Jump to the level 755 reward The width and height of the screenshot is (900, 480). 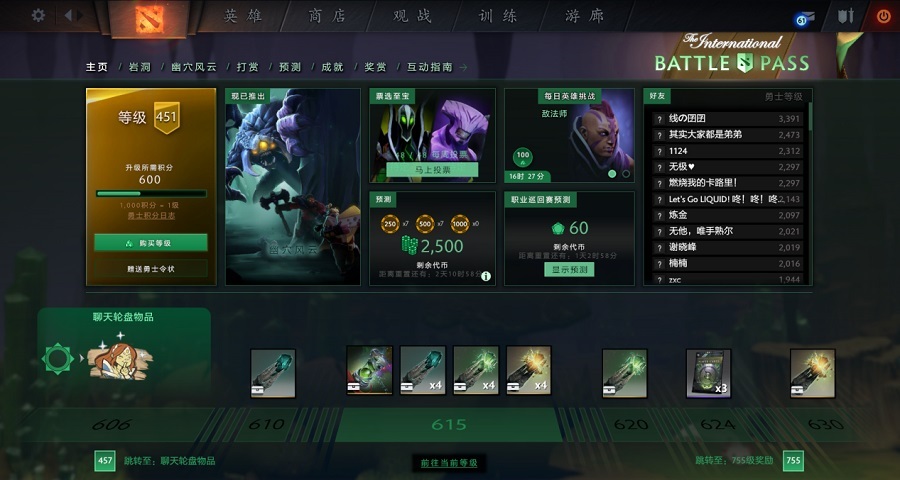(793, 461)
